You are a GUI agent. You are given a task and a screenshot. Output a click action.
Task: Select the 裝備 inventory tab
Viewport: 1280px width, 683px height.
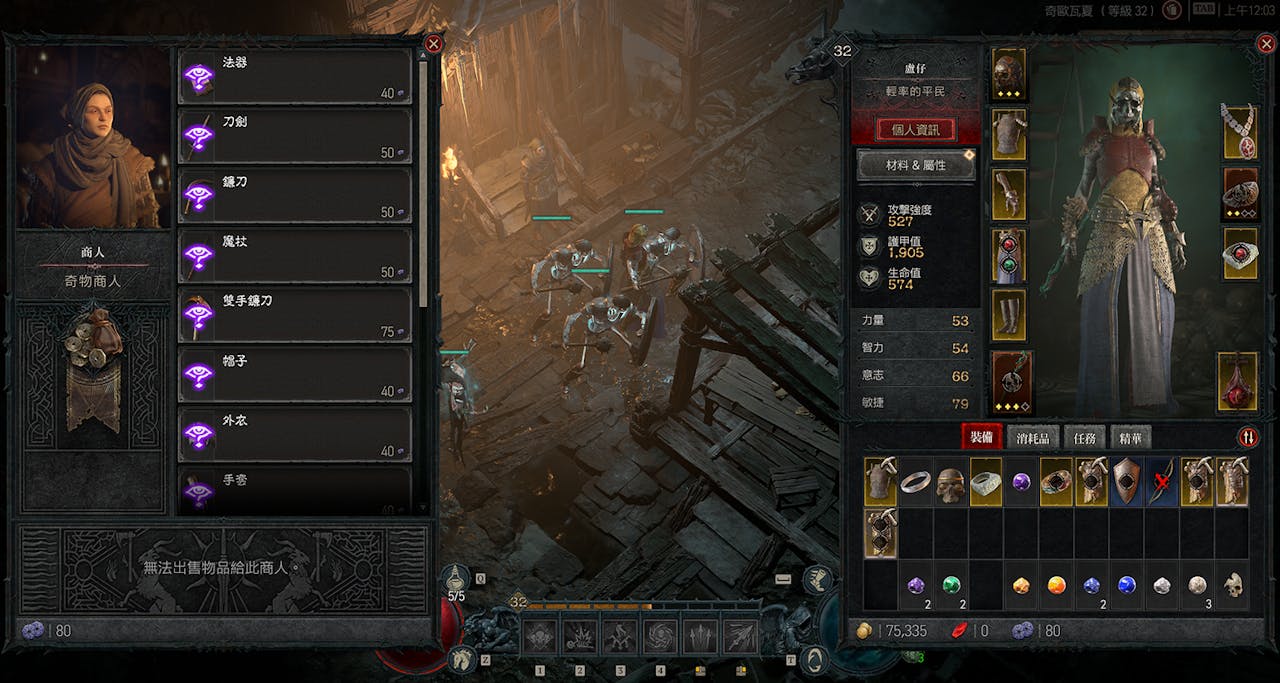point(981,437)
